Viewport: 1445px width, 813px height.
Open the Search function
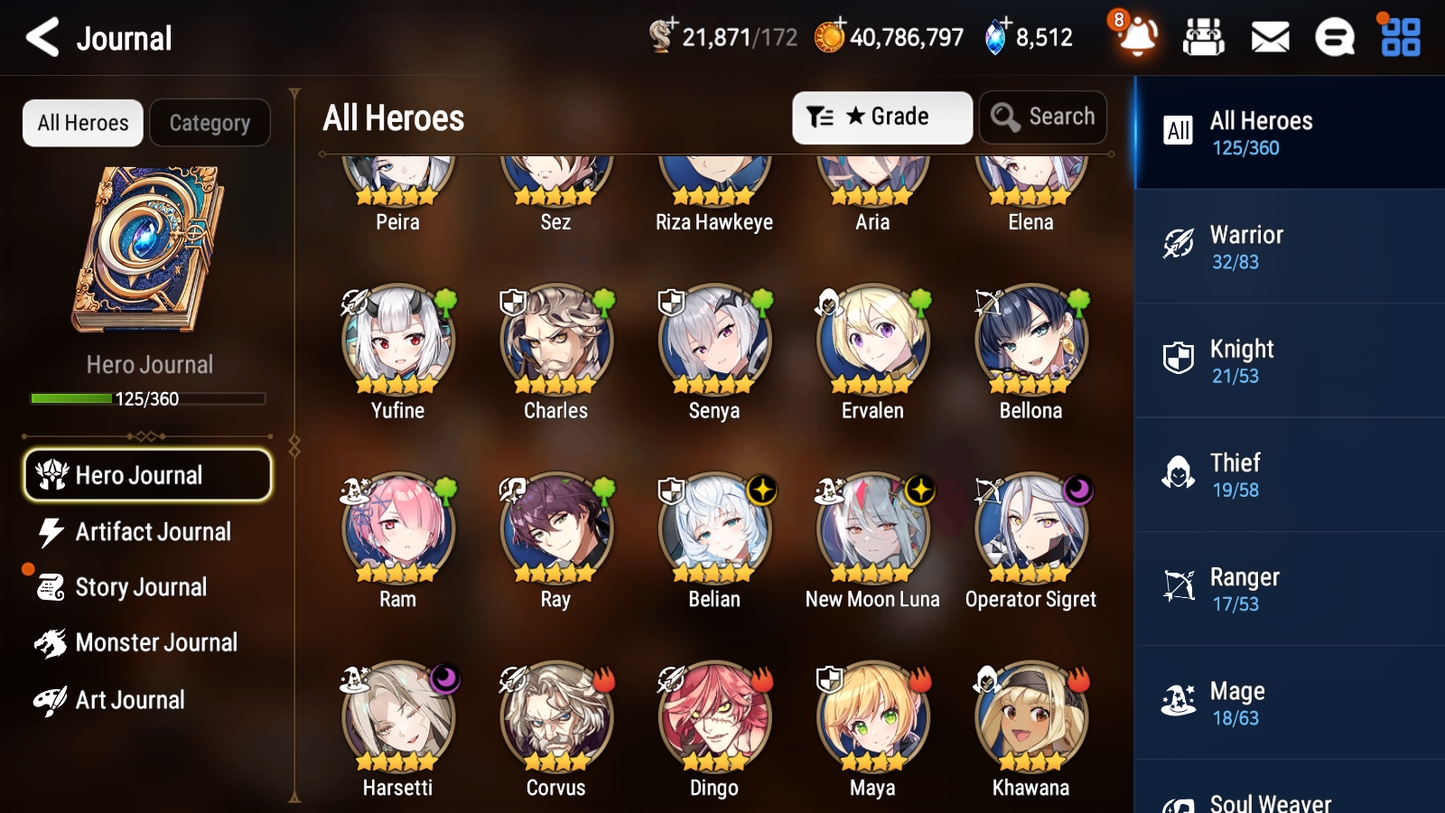pyautogui.click(x=1043, y=117)
